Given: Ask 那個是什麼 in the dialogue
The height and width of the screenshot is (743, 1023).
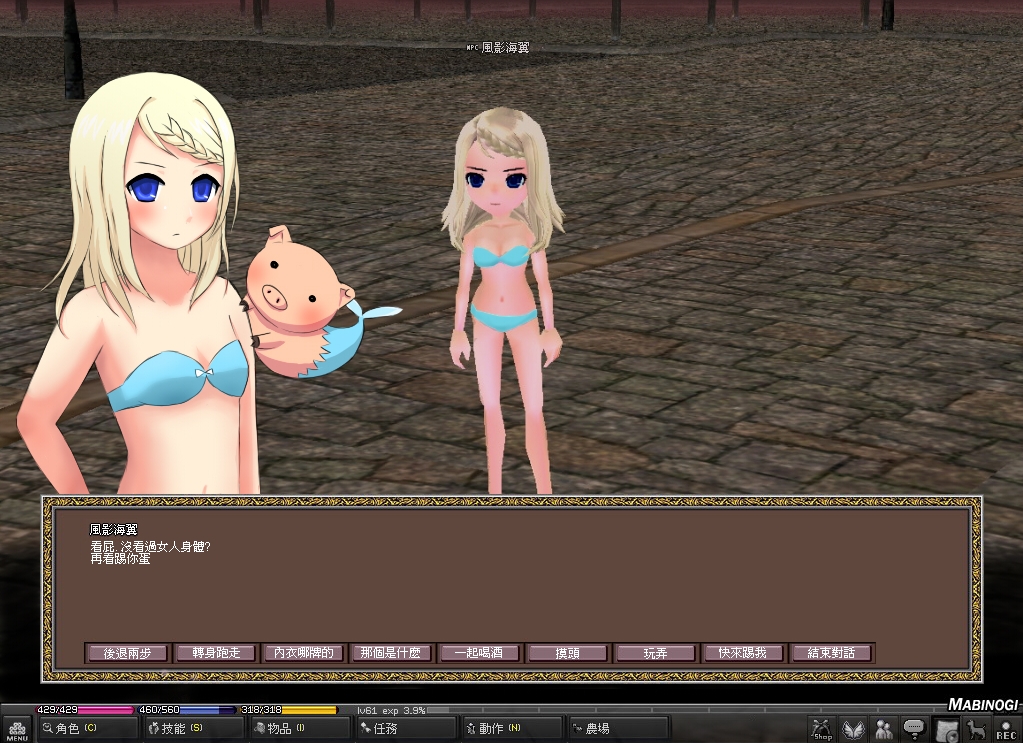Looking at the screenshot, I should point(391,653).
